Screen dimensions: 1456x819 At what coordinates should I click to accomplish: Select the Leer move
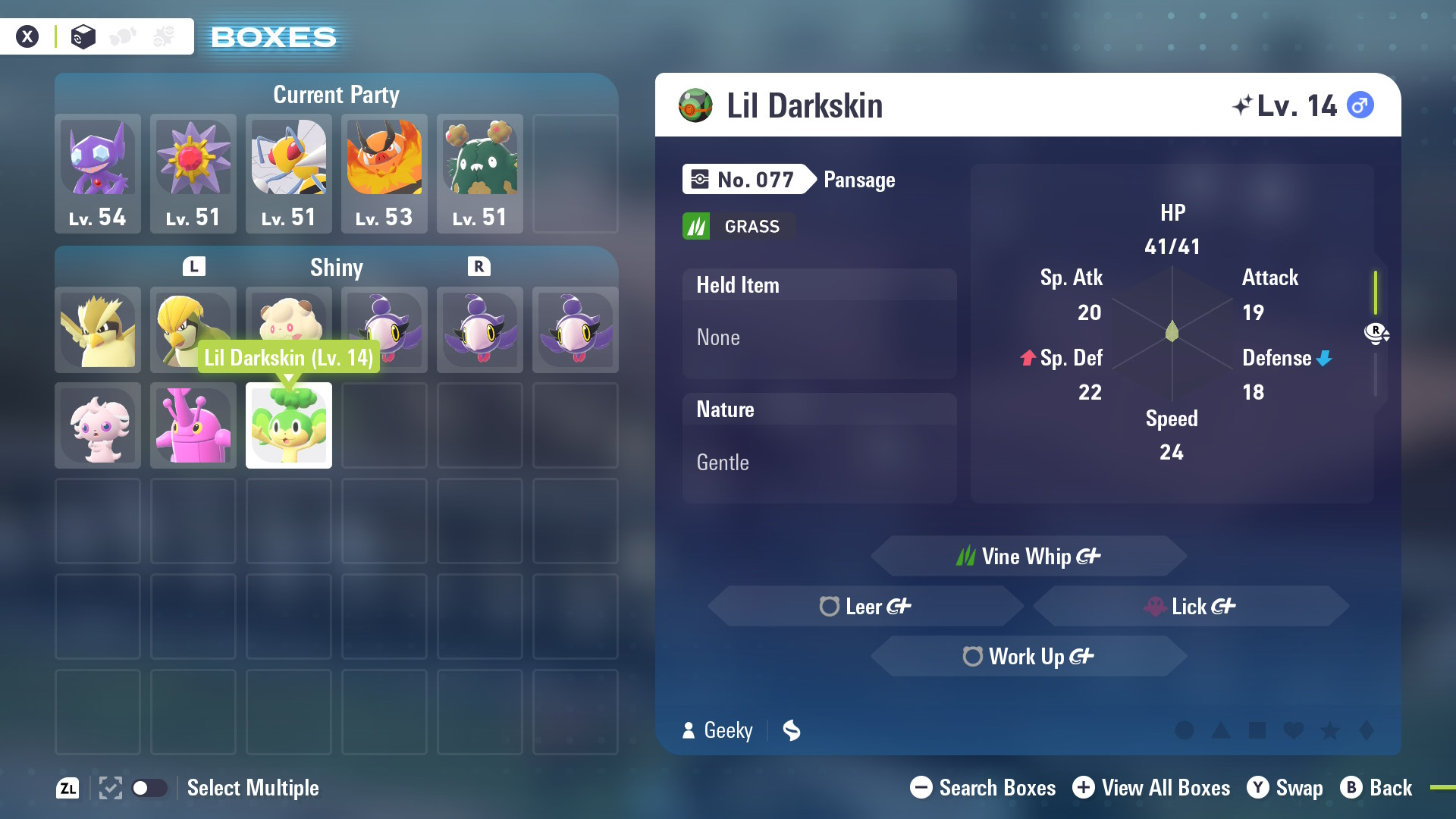point(866,607)
